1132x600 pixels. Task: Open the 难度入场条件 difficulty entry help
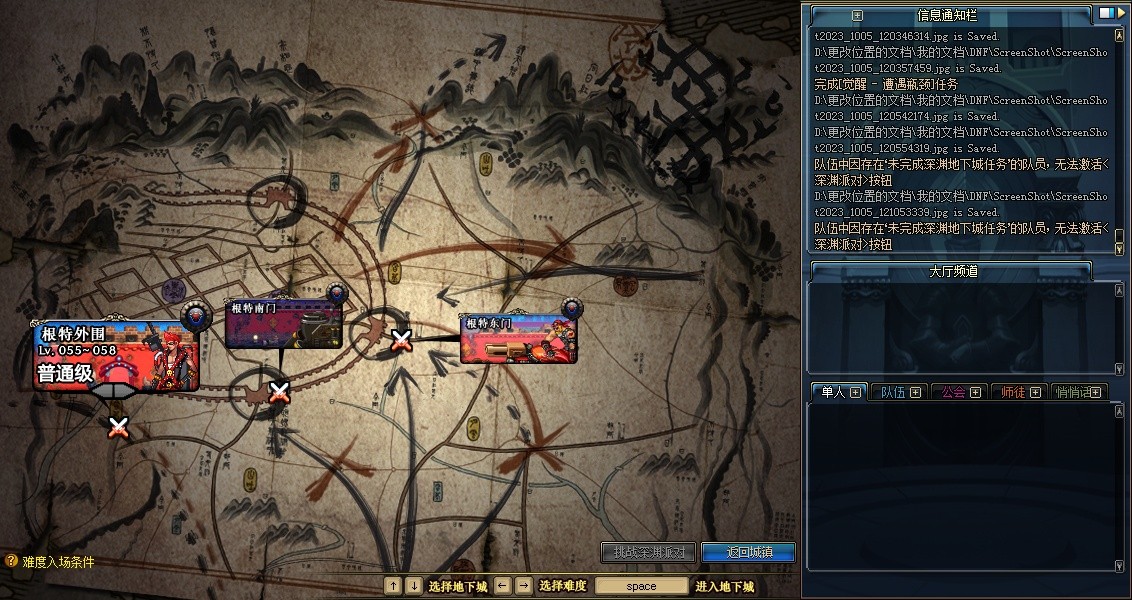tap(50, 562)
